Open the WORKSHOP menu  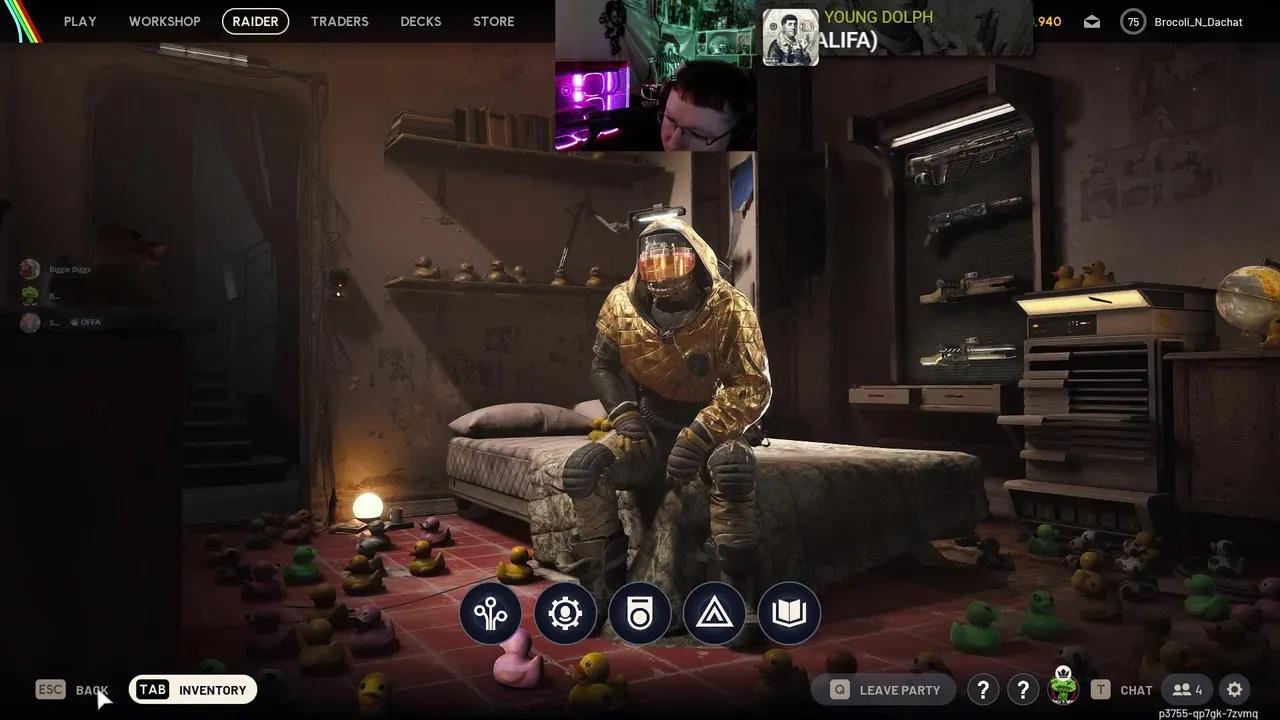[x=164, y=21]
